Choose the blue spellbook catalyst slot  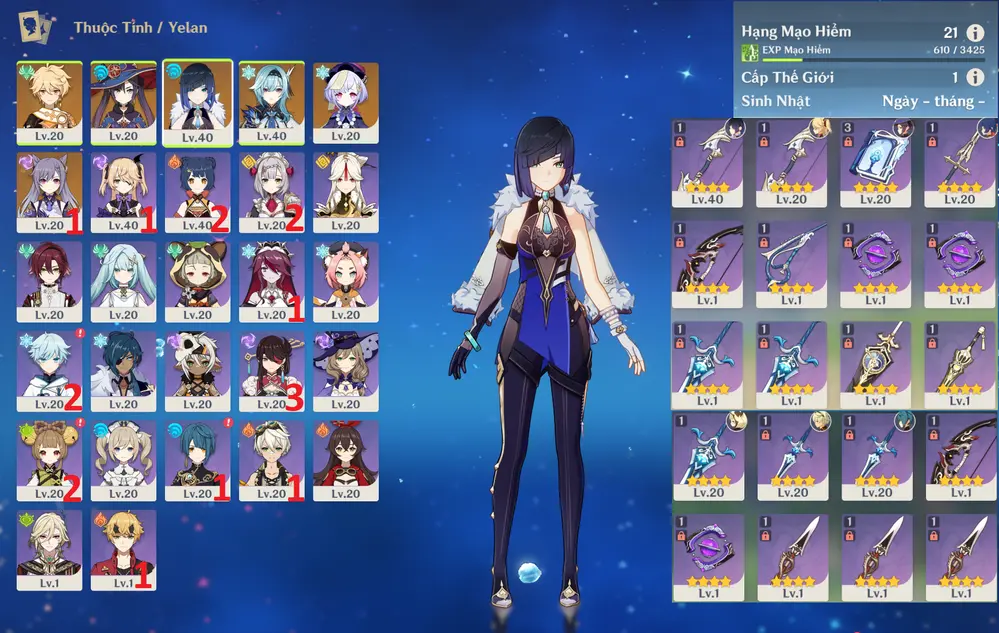point(875,162)
